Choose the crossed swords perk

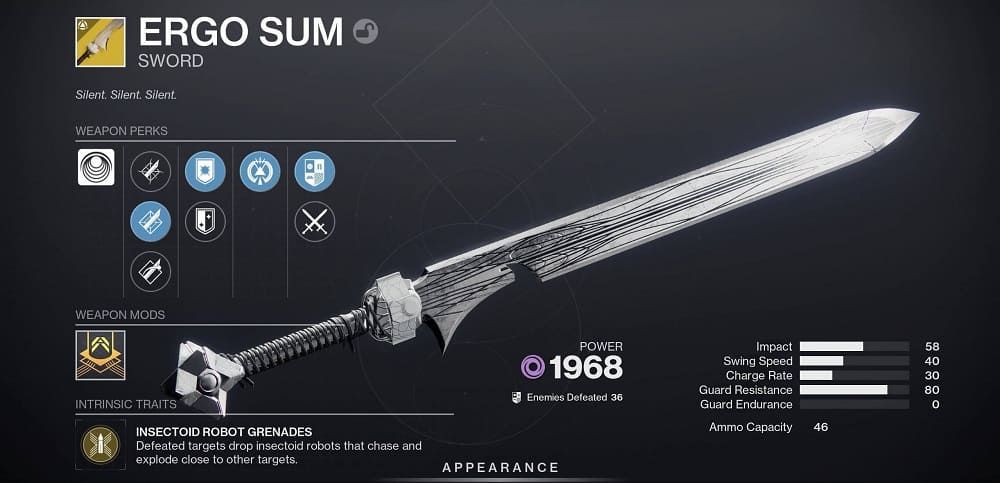[x=314, y=221]
